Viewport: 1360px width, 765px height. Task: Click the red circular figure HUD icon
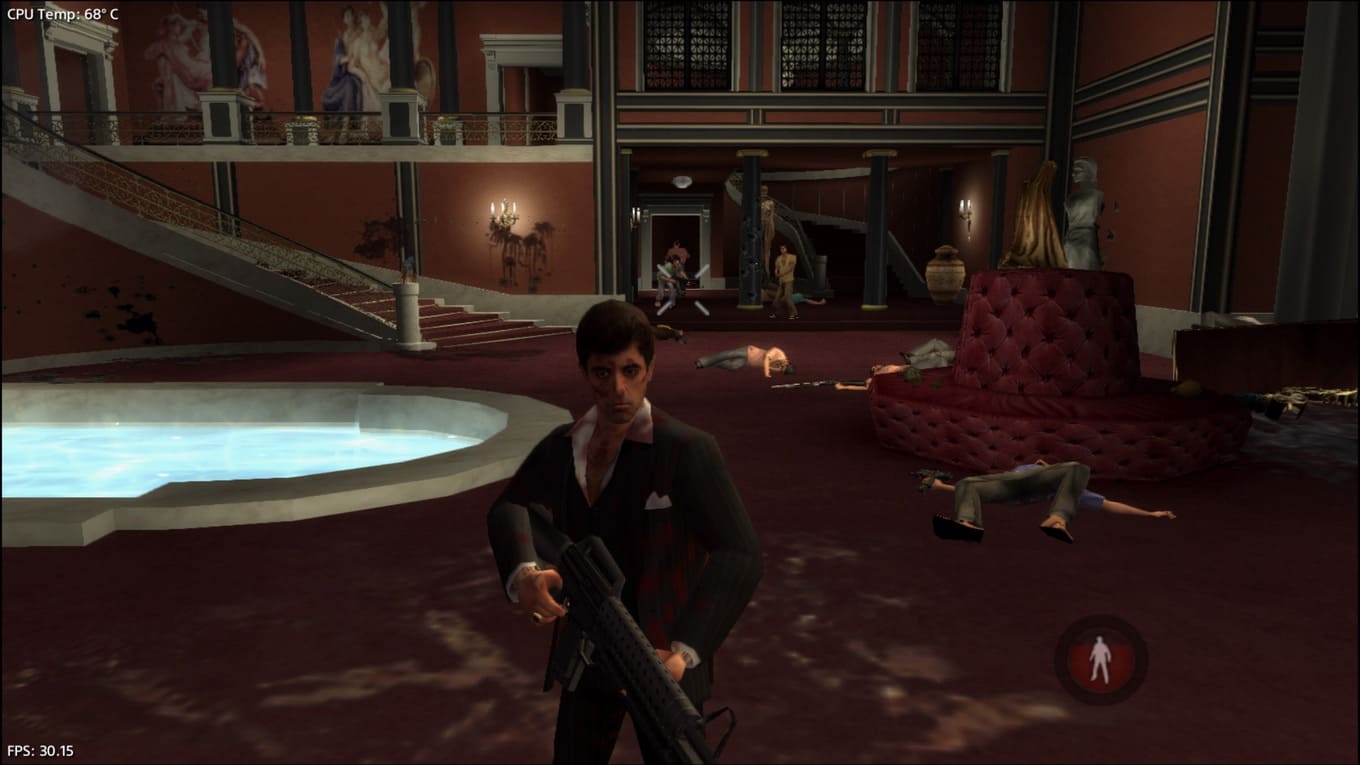click(x=1100, y=659)
